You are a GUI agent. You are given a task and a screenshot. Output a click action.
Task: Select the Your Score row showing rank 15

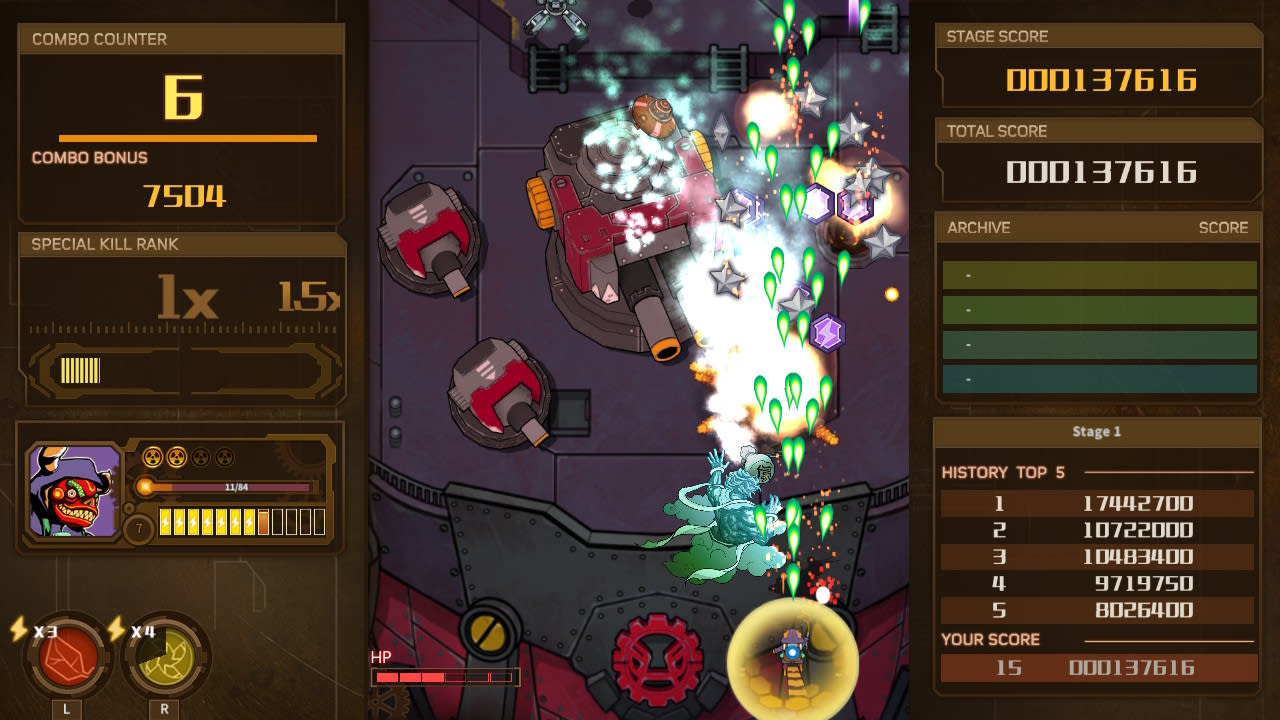1098,668
